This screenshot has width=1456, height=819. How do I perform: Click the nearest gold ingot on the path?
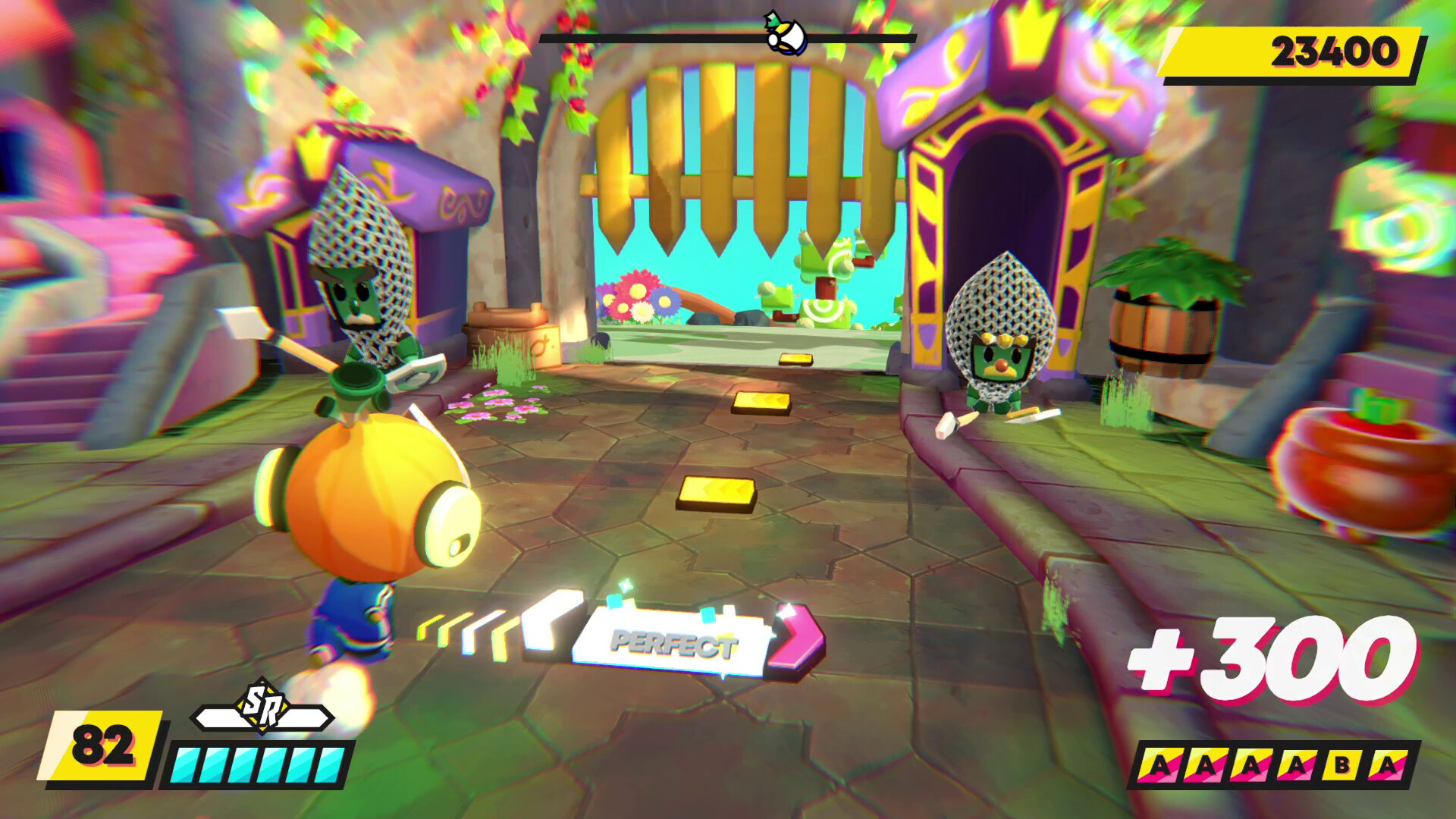[x=716, y=493]
